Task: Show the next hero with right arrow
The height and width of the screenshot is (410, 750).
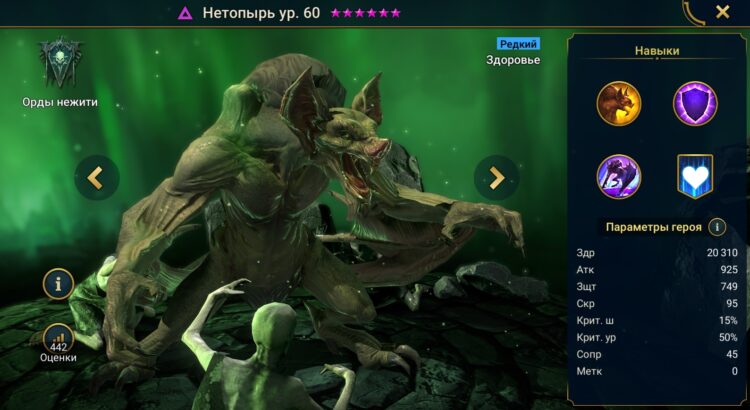Action: coord(497,178)
